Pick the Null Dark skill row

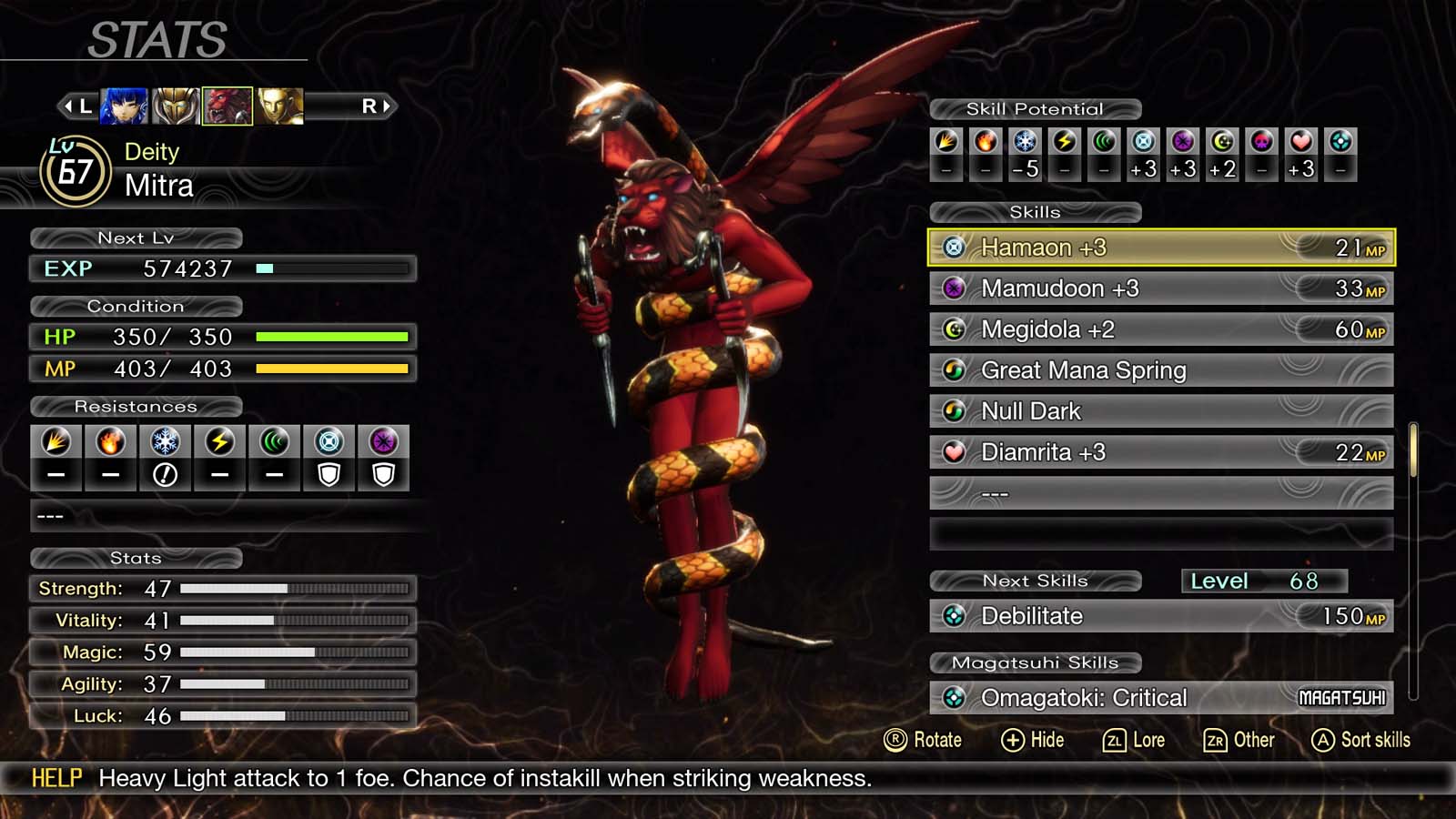pos(1160,411)
